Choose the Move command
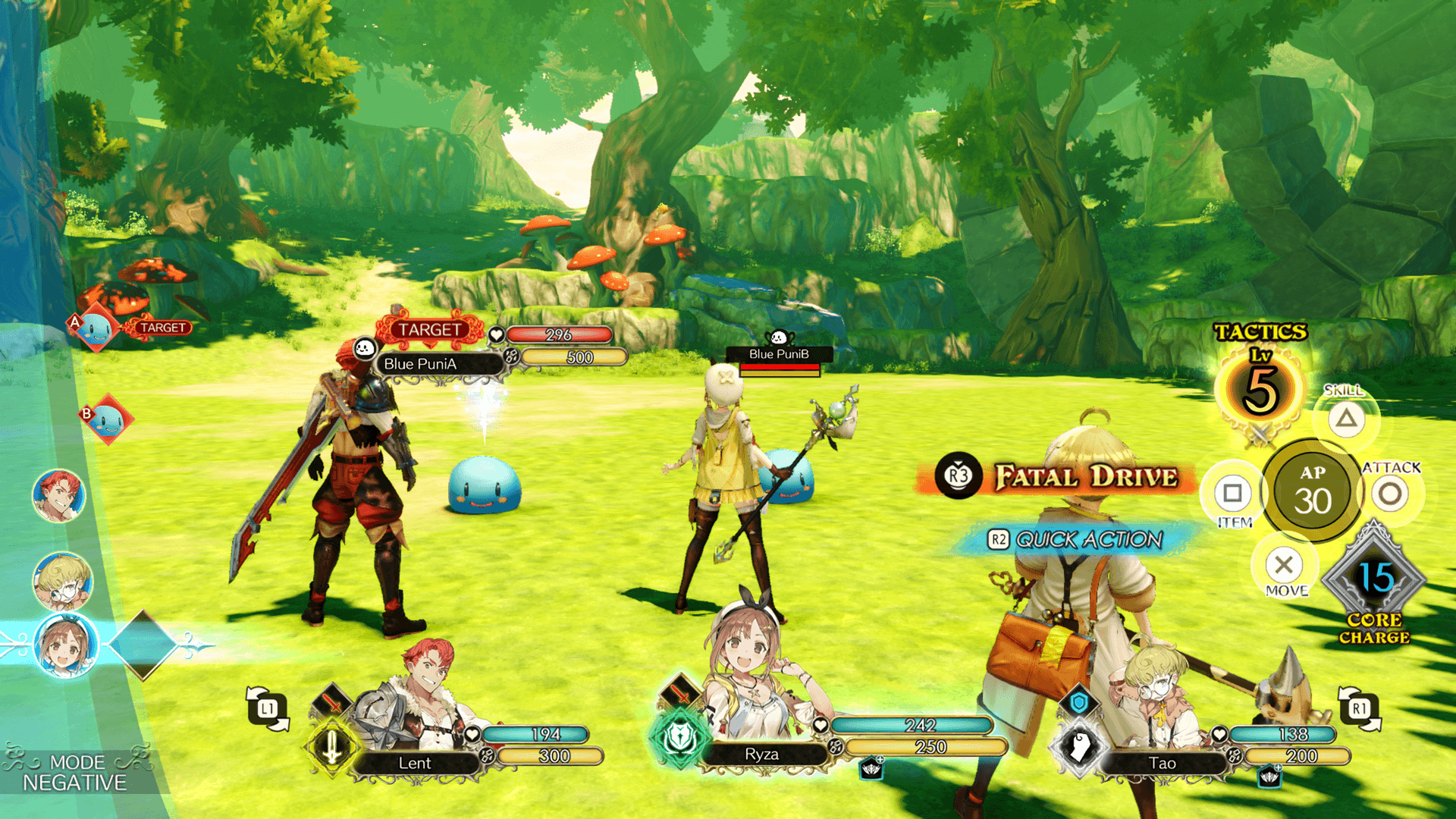 click(1284, 565)
